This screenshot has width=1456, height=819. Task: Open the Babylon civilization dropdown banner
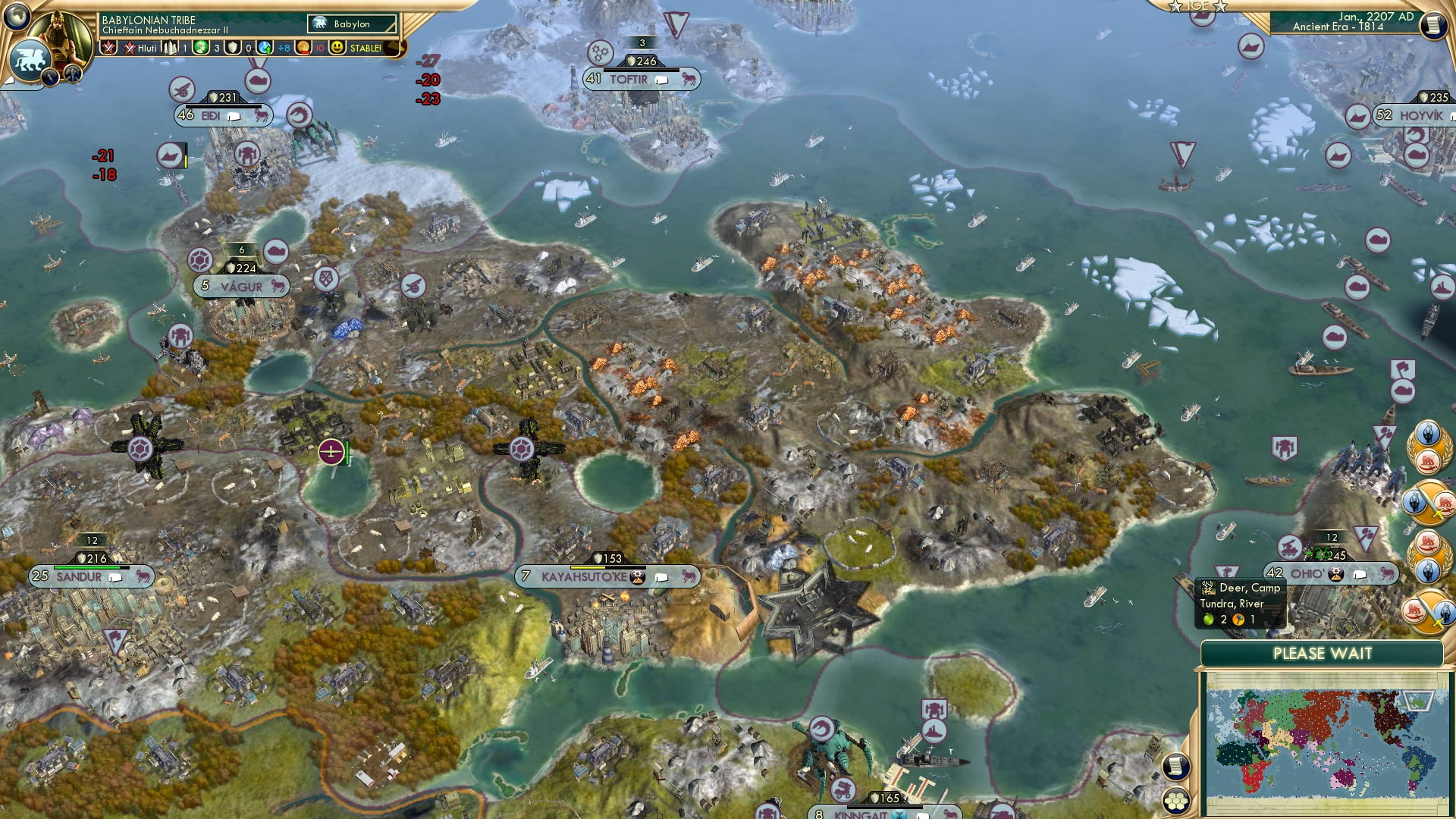353,24
